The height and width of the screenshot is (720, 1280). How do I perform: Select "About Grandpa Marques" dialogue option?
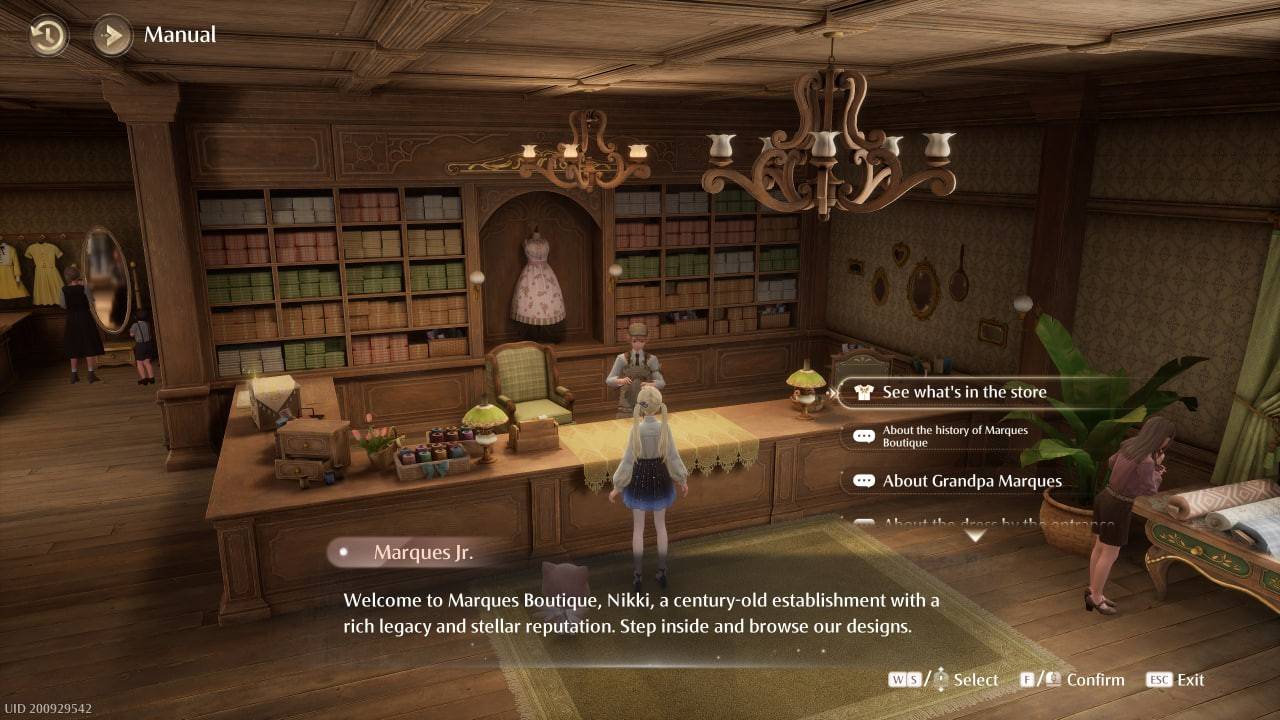[x=971, y=481]
